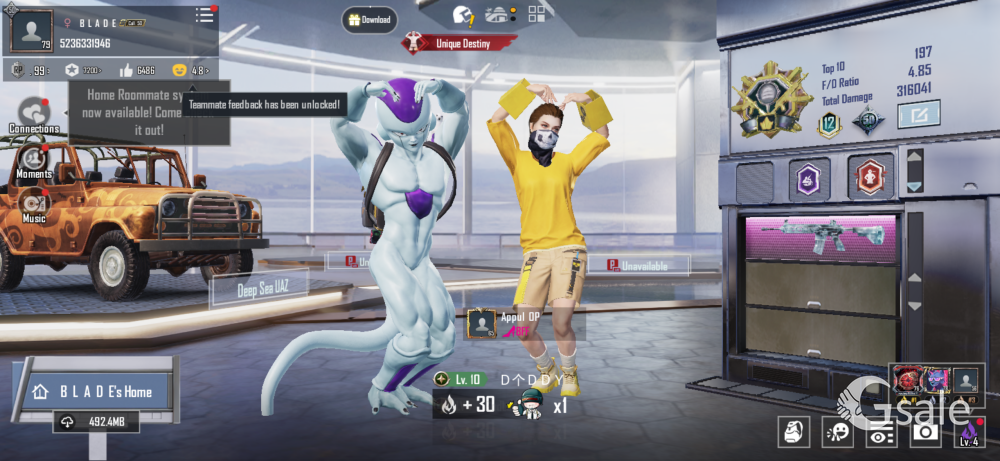Open the camera photo mode
This screenshot has height=461, width=1000.
(925, 431)
